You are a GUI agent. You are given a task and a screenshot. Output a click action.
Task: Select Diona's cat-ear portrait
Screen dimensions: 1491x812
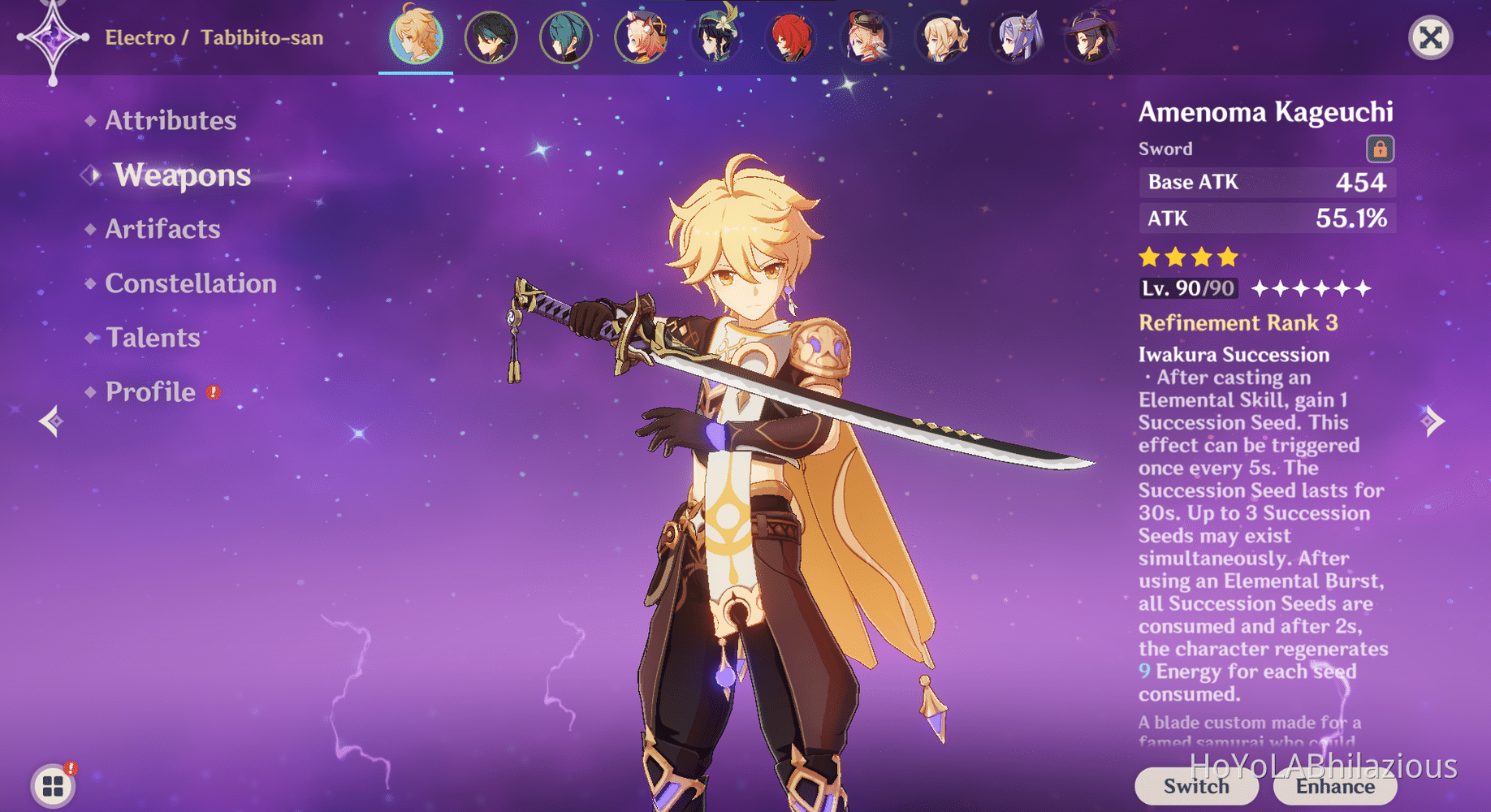click(x=642, y=37)
